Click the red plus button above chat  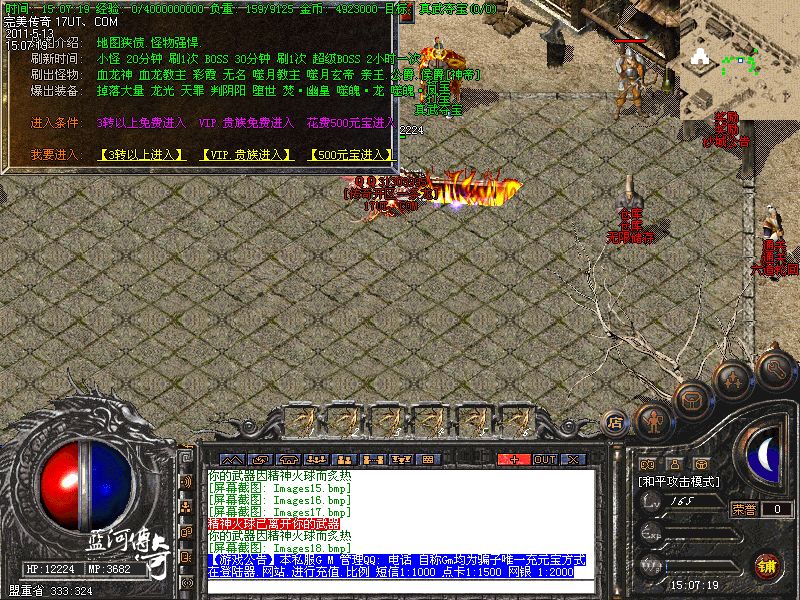514,459
